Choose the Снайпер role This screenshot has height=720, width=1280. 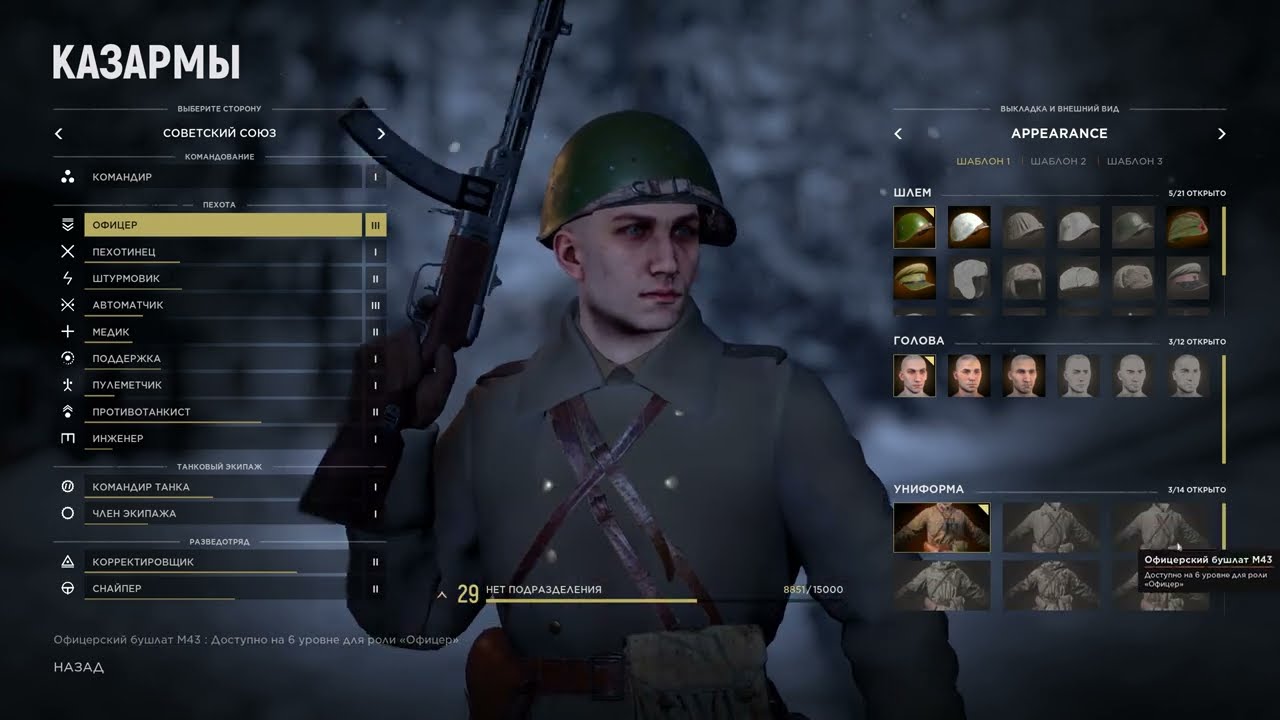(220, 588)
